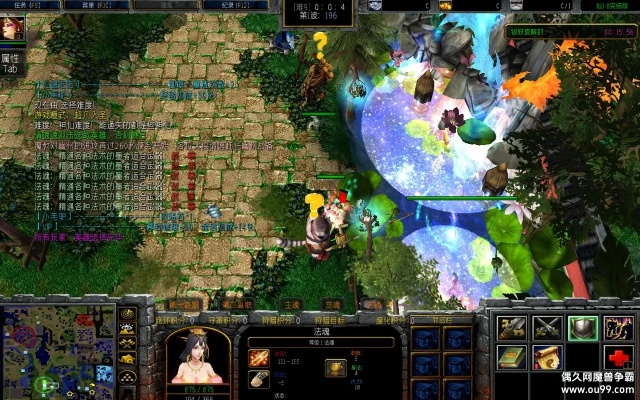Activate the crossed swords attack command

pos(546,327)
